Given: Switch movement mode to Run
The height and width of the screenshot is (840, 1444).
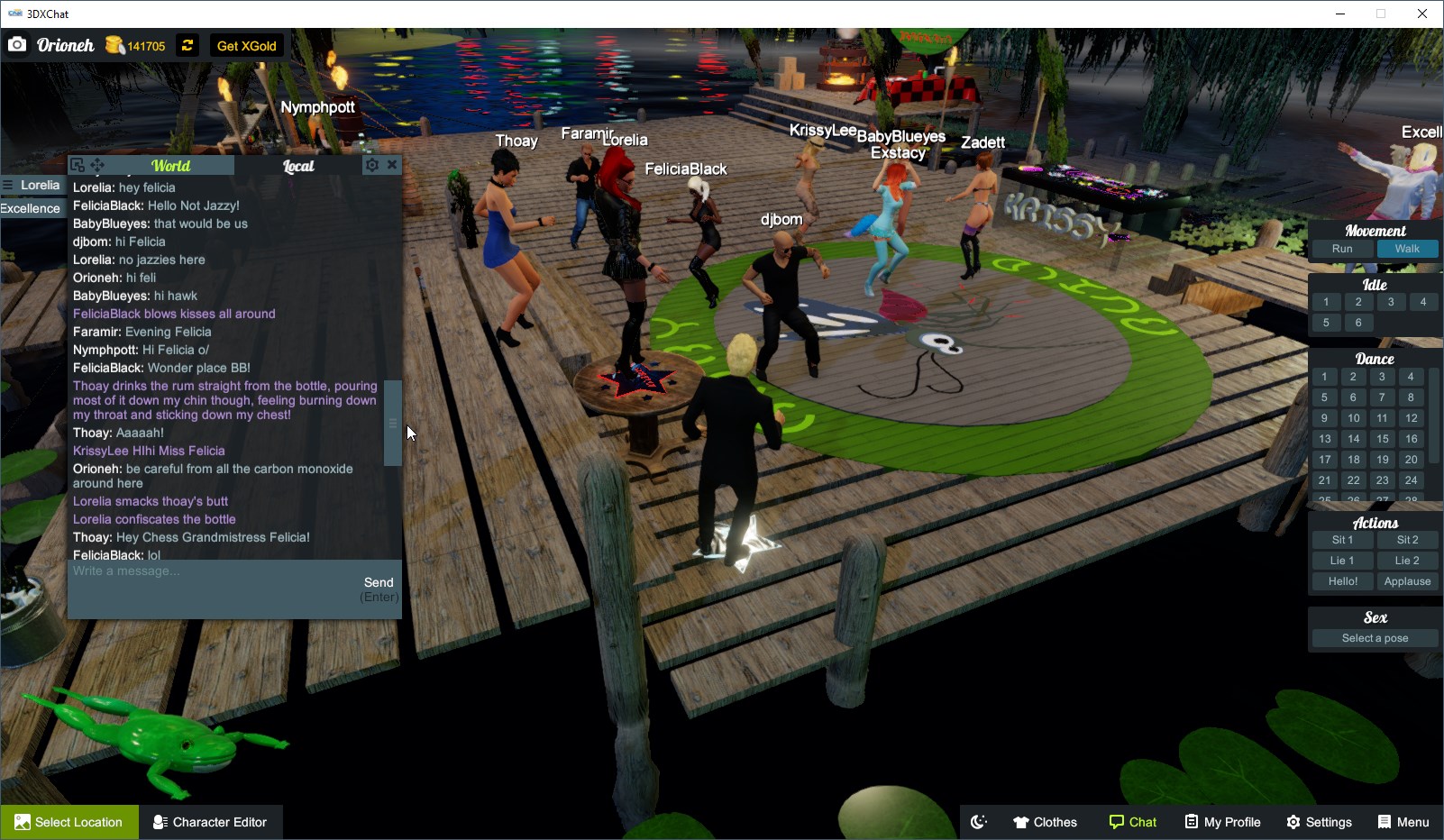Looking at the screenshot, I should (x=1341, y=248).
